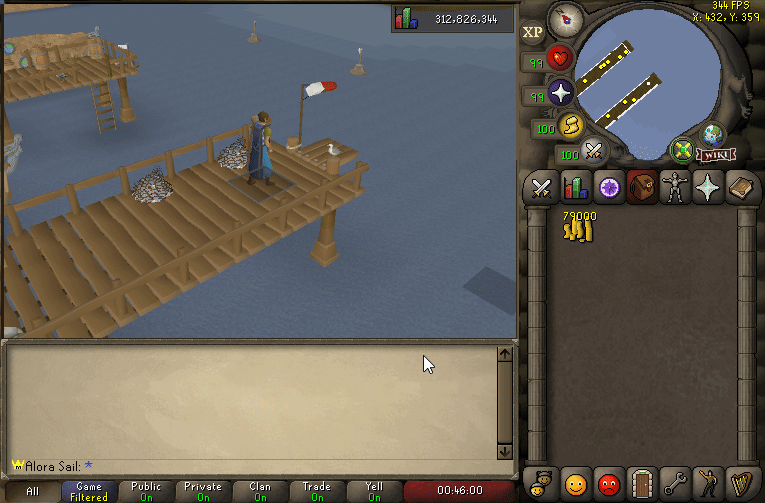Open the Combat Options tab

542,187
